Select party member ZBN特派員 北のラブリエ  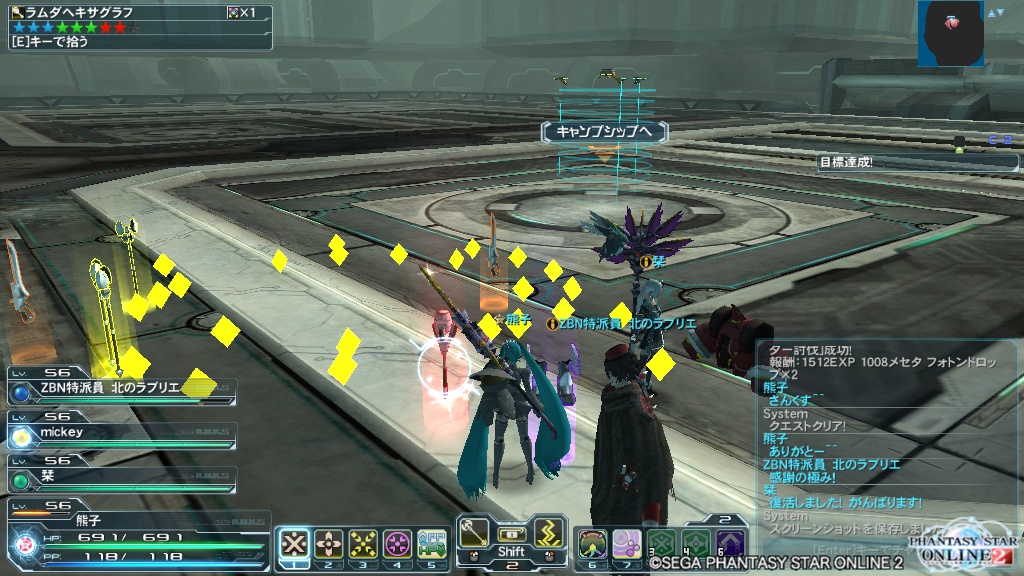pos(120,389)
